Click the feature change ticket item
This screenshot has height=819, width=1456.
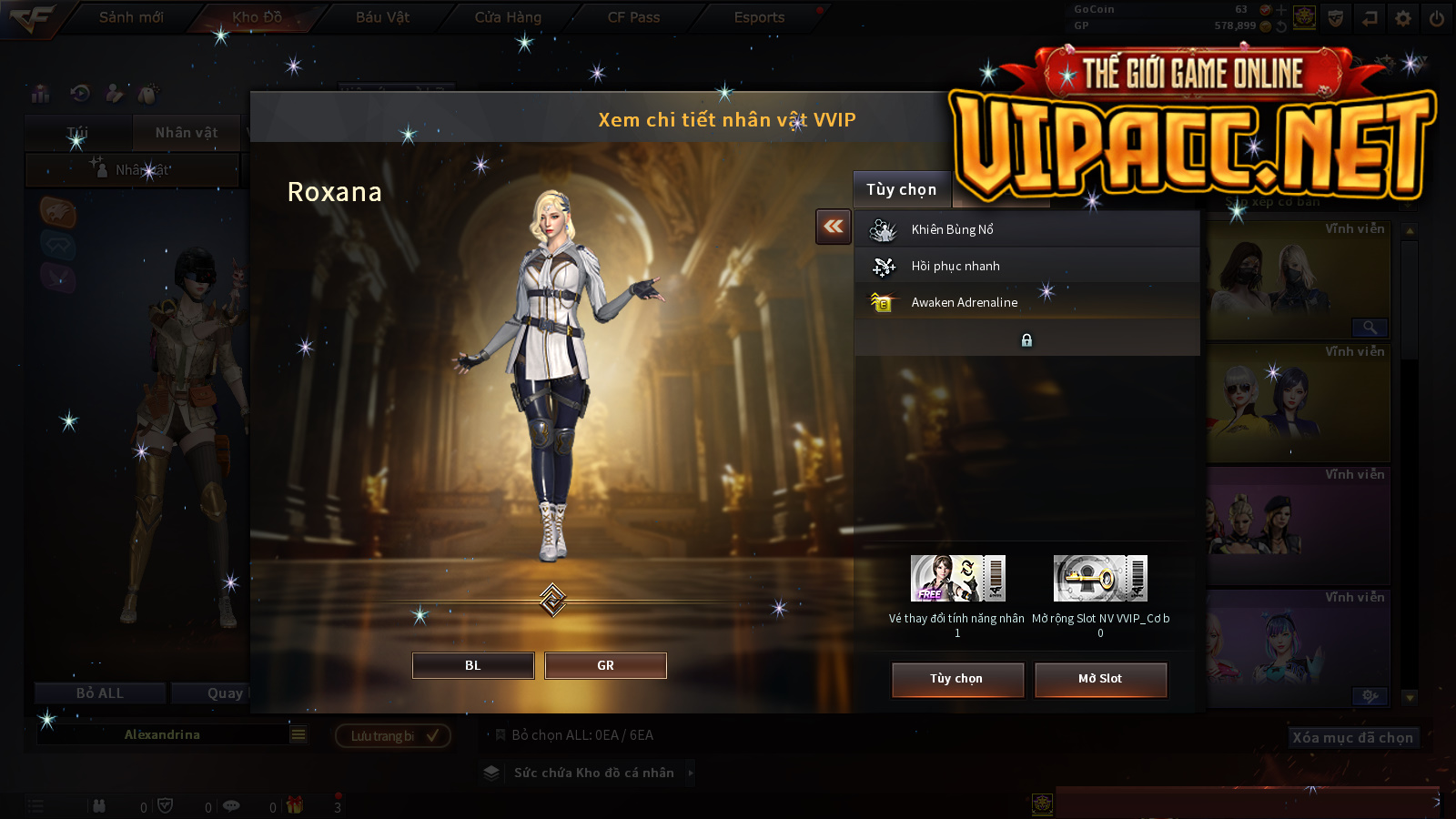[x=957, y=579]
